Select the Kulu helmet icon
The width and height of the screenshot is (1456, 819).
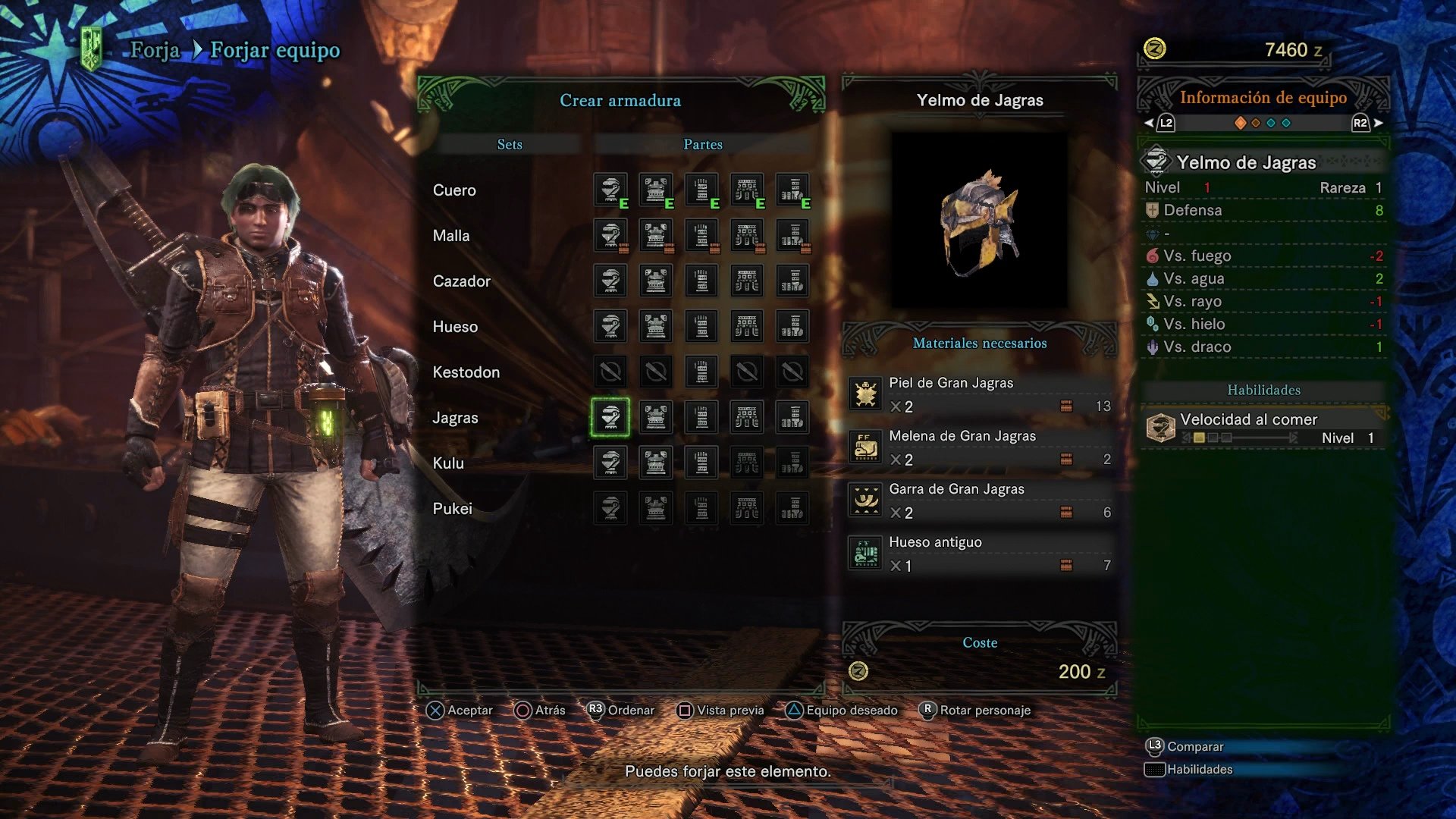pyautogui.click(x=610, y=463)
